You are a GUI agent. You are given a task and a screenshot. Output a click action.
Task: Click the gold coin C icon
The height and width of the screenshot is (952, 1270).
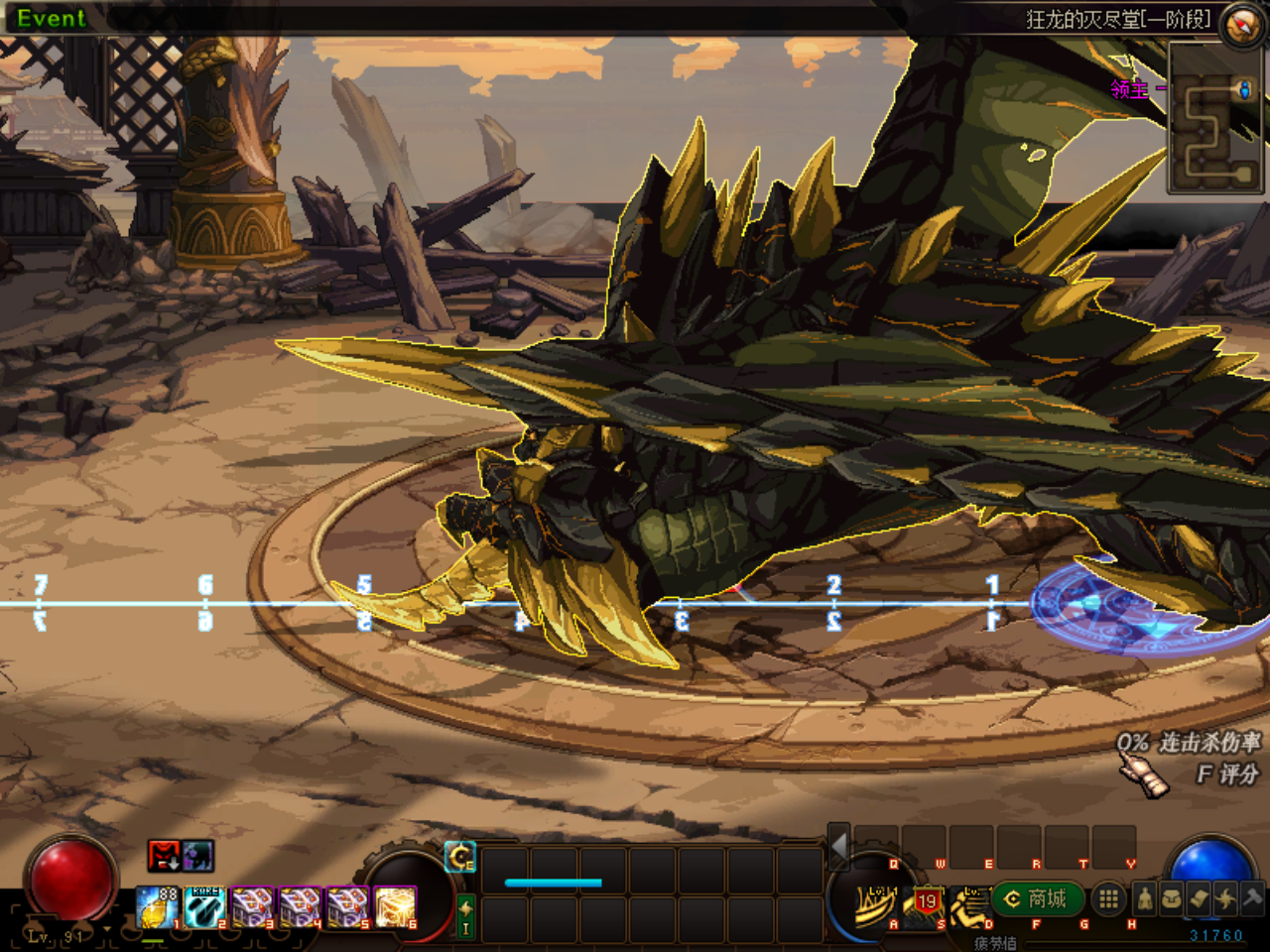pos(460,857)
